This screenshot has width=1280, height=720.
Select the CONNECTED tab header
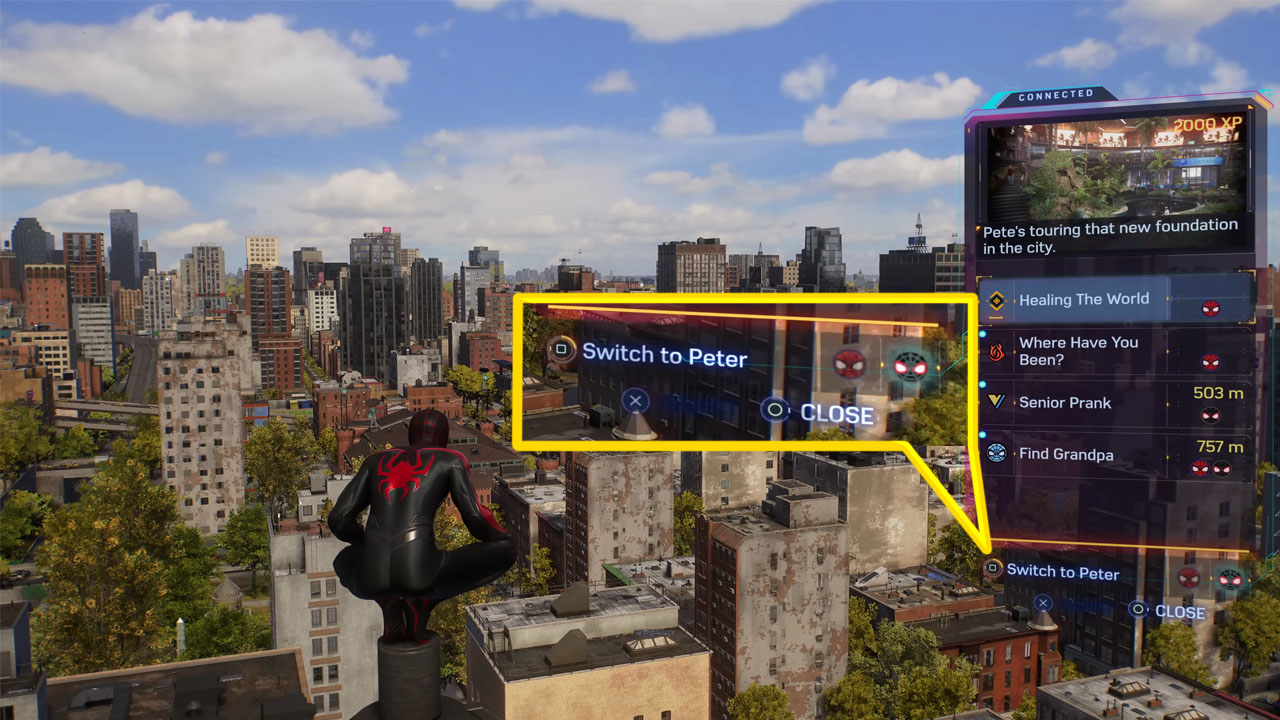(x=1055, y=92)
